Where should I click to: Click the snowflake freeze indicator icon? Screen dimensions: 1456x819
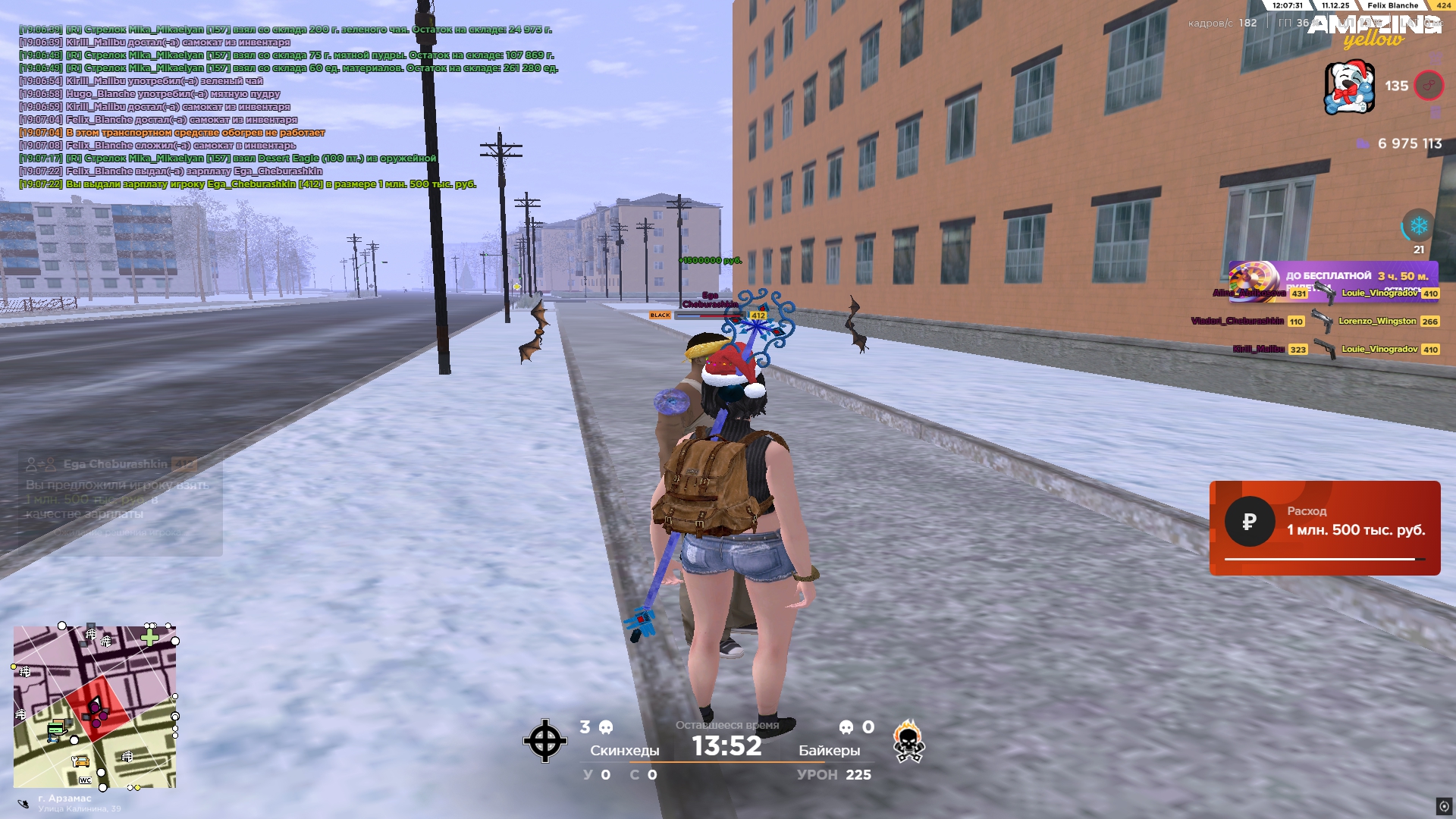tap(1418, 226)
